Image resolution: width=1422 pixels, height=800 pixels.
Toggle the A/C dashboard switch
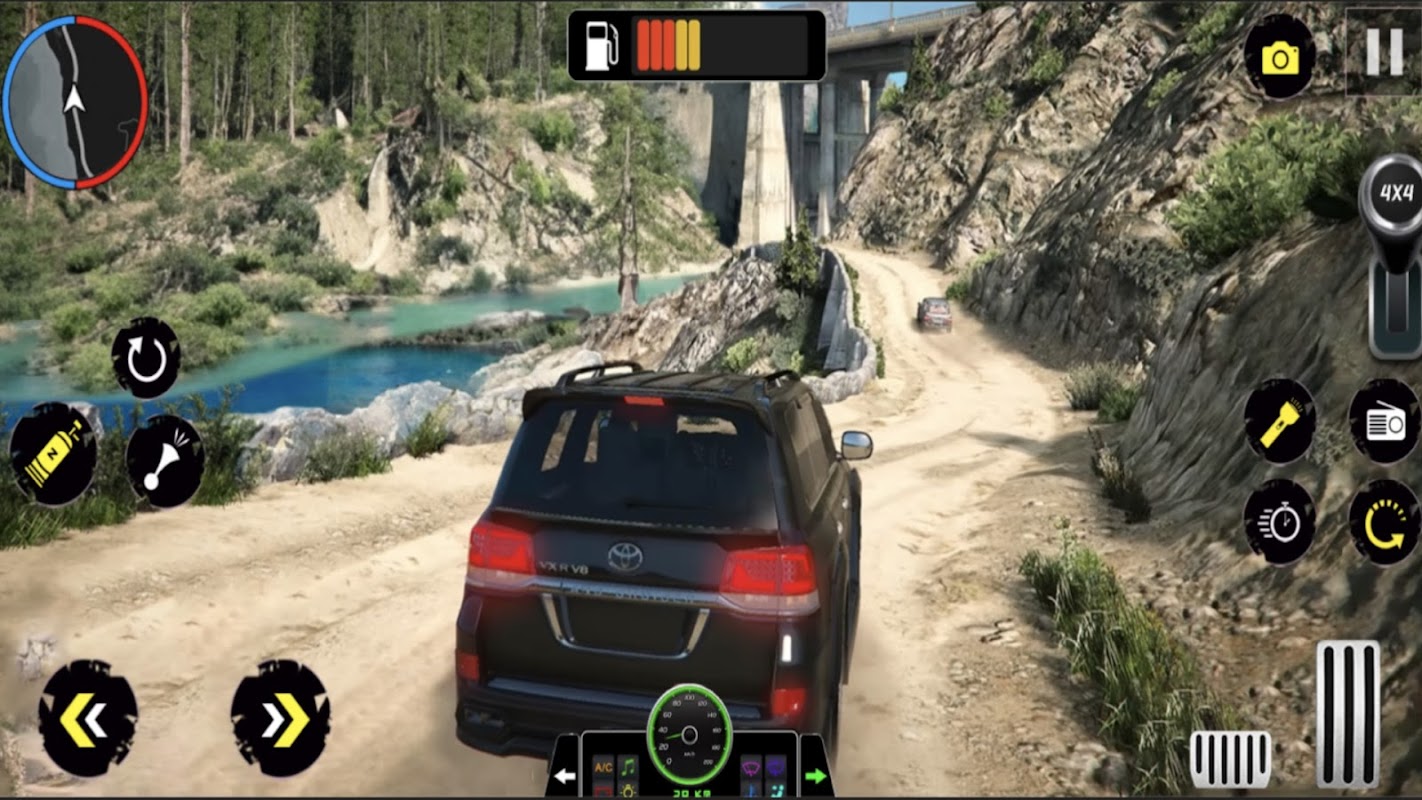(603, 768)
